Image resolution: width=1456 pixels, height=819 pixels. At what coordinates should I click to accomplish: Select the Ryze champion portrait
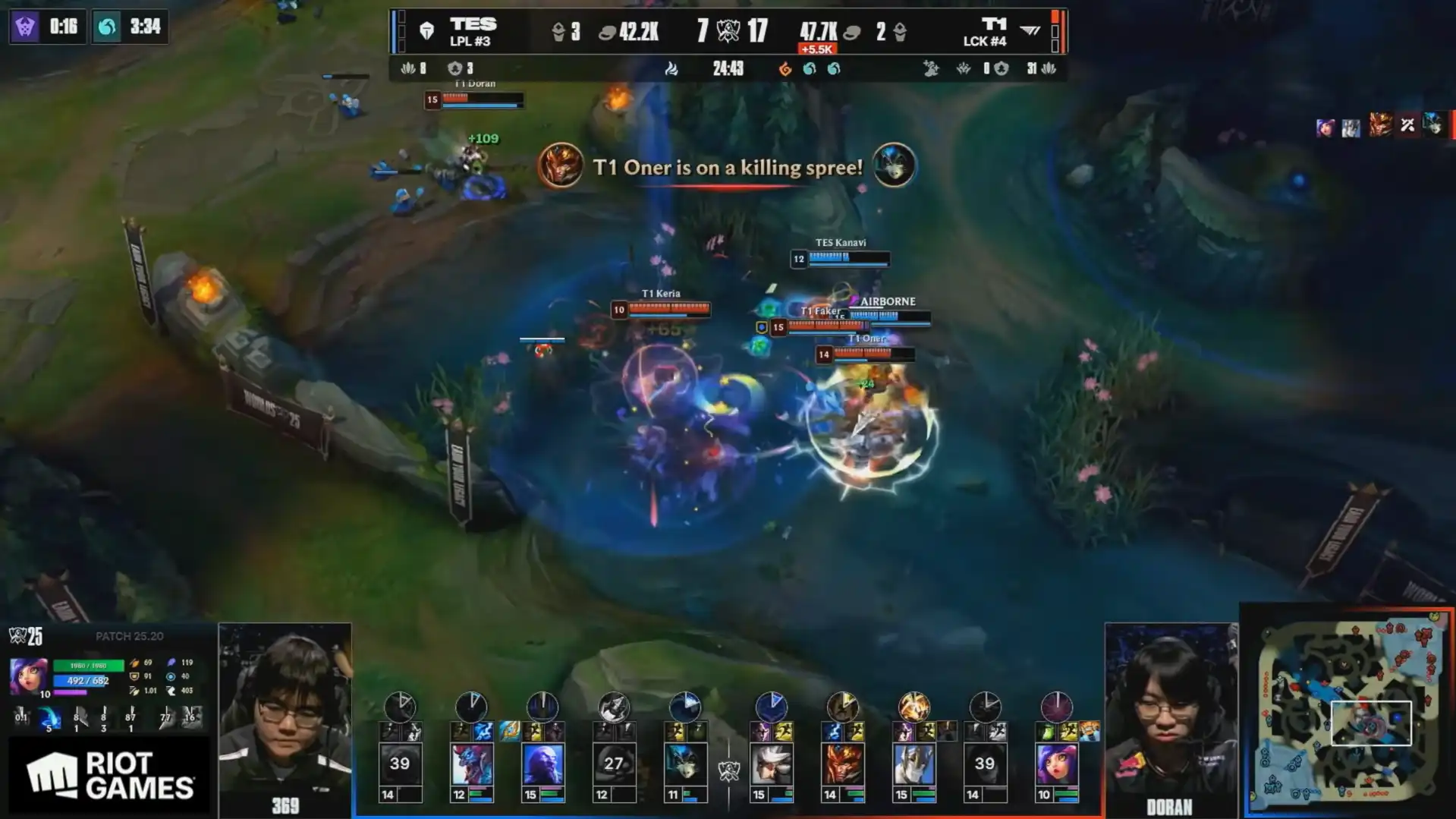pyautogui.click(x=542, y=764)
